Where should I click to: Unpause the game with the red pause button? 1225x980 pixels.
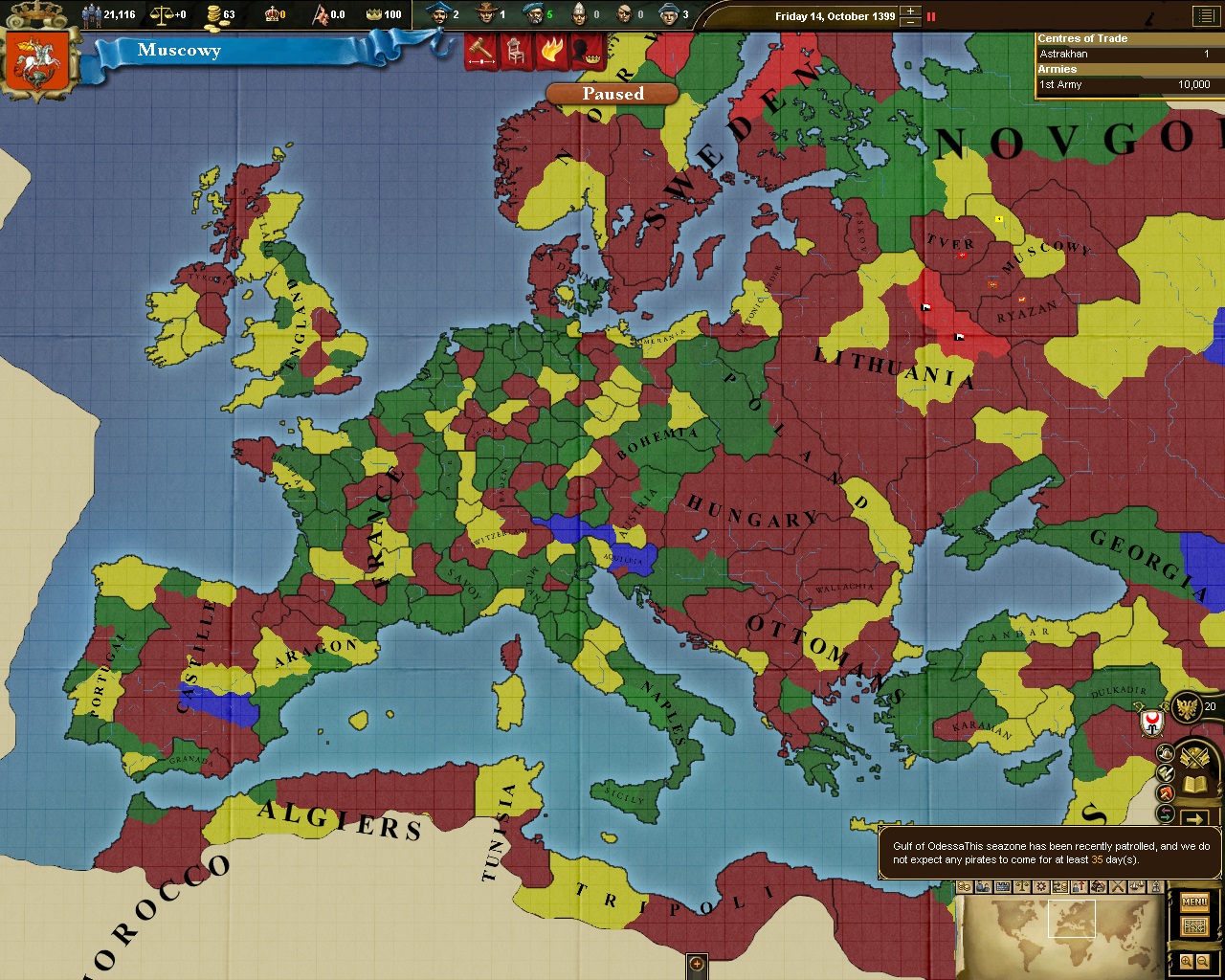930,15
